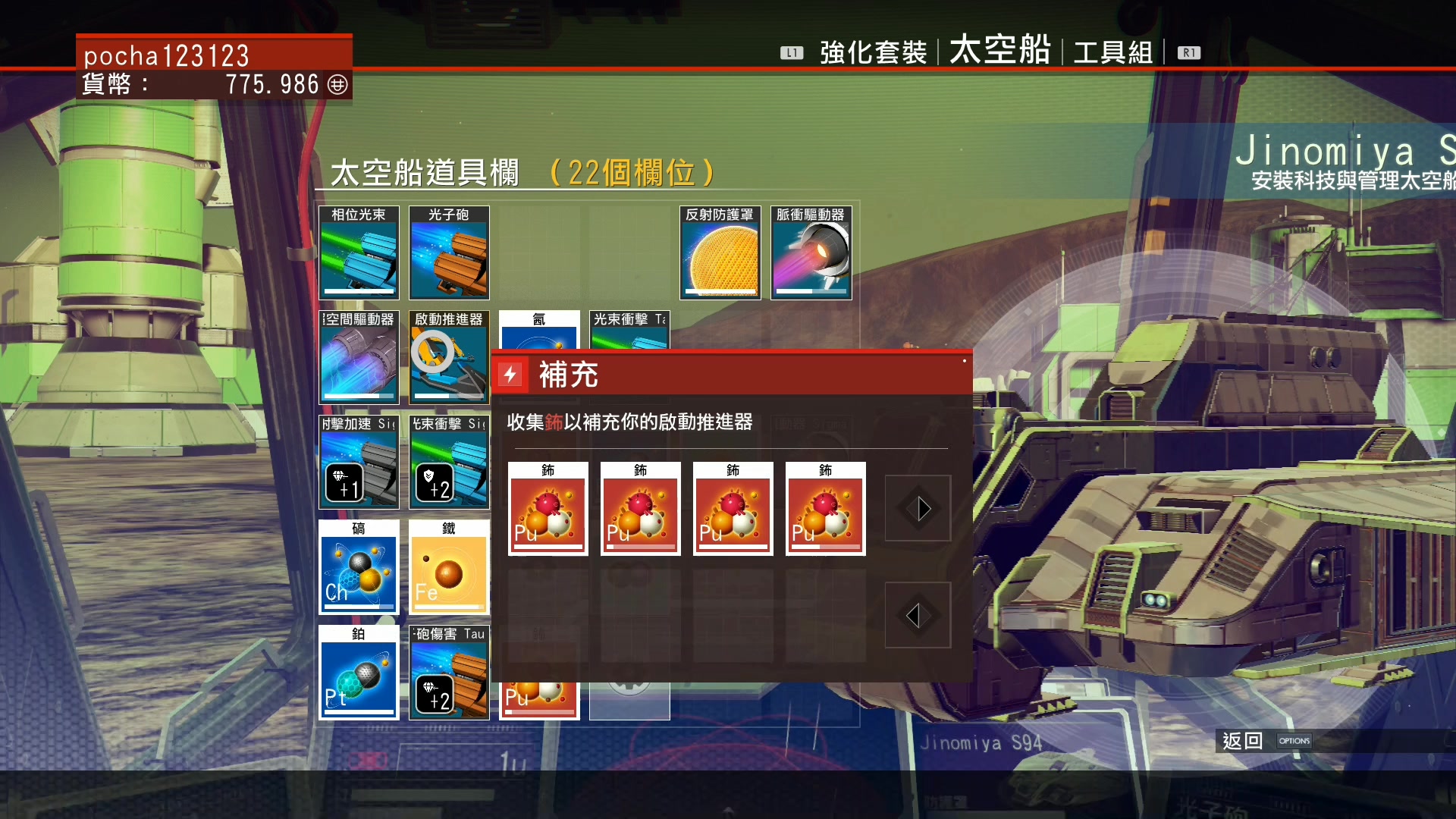
Task: Select the 脈衝驅動器 pulse drive icon
Action: 811,254
